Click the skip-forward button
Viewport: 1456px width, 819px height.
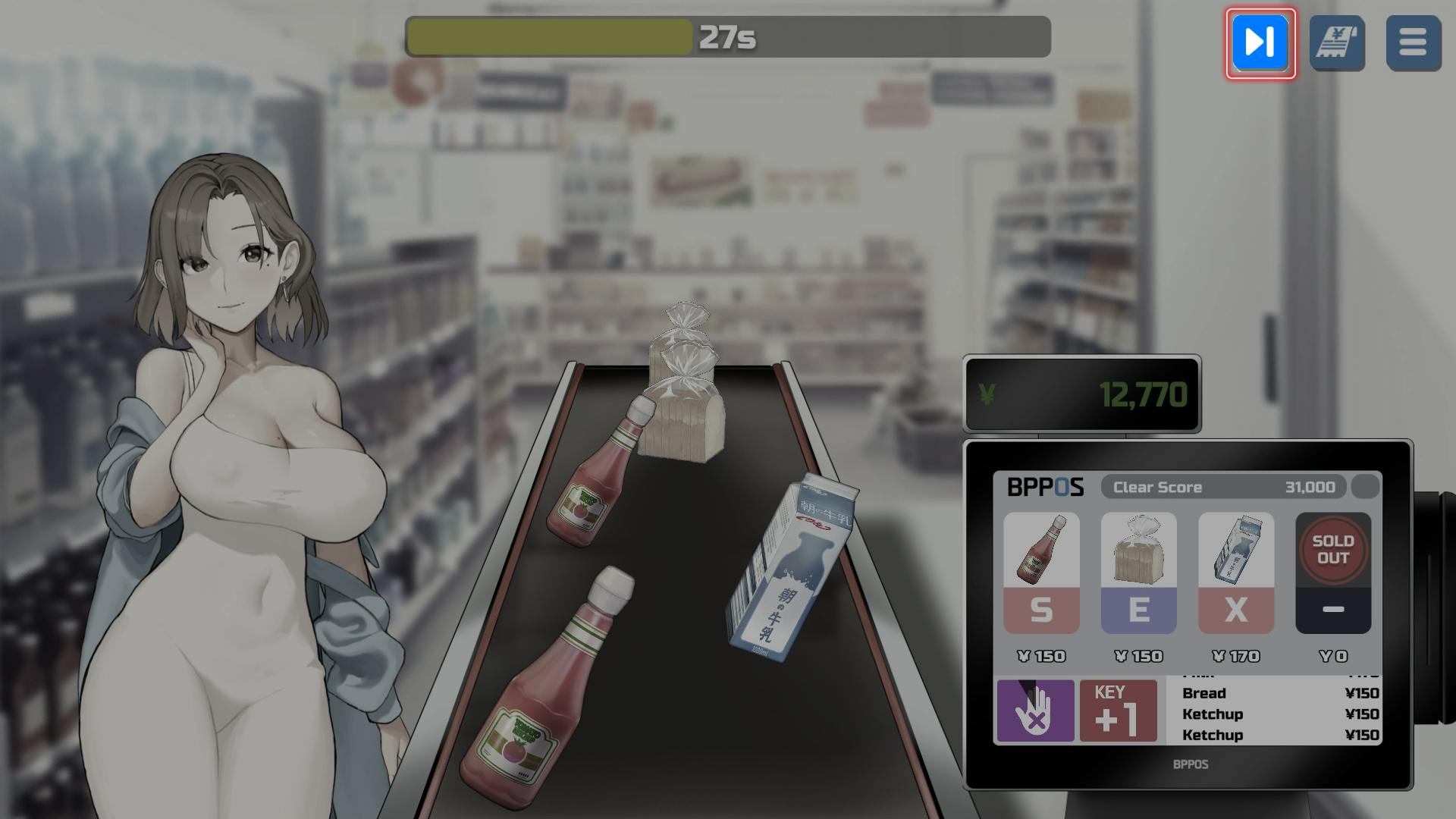coord(1260,42)
